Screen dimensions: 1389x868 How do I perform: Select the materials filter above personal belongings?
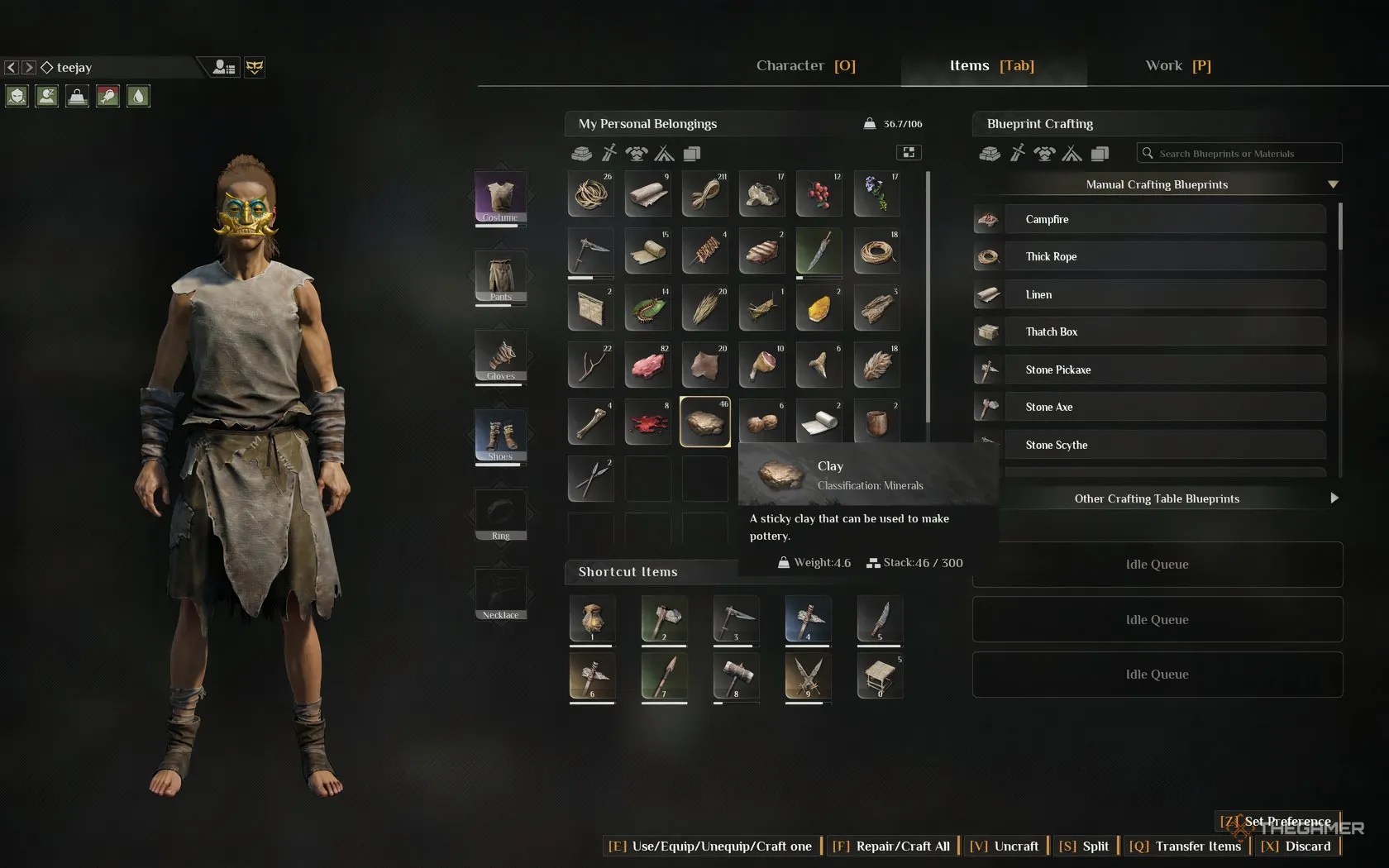pos(581,154)
